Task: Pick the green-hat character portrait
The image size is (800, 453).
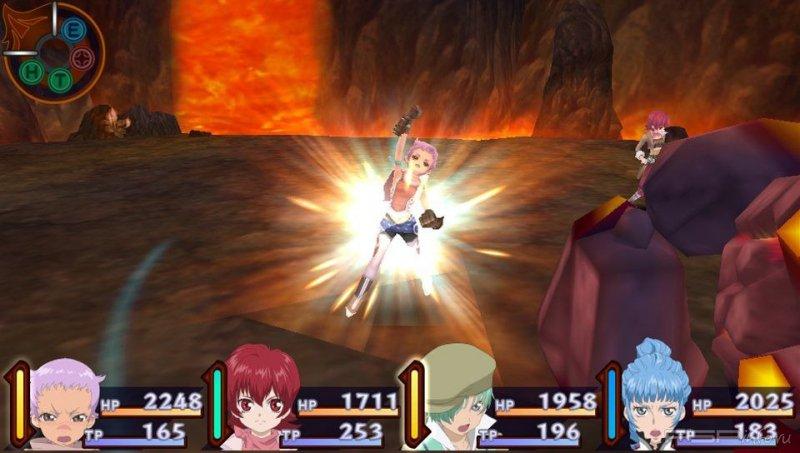Action: 456,398
